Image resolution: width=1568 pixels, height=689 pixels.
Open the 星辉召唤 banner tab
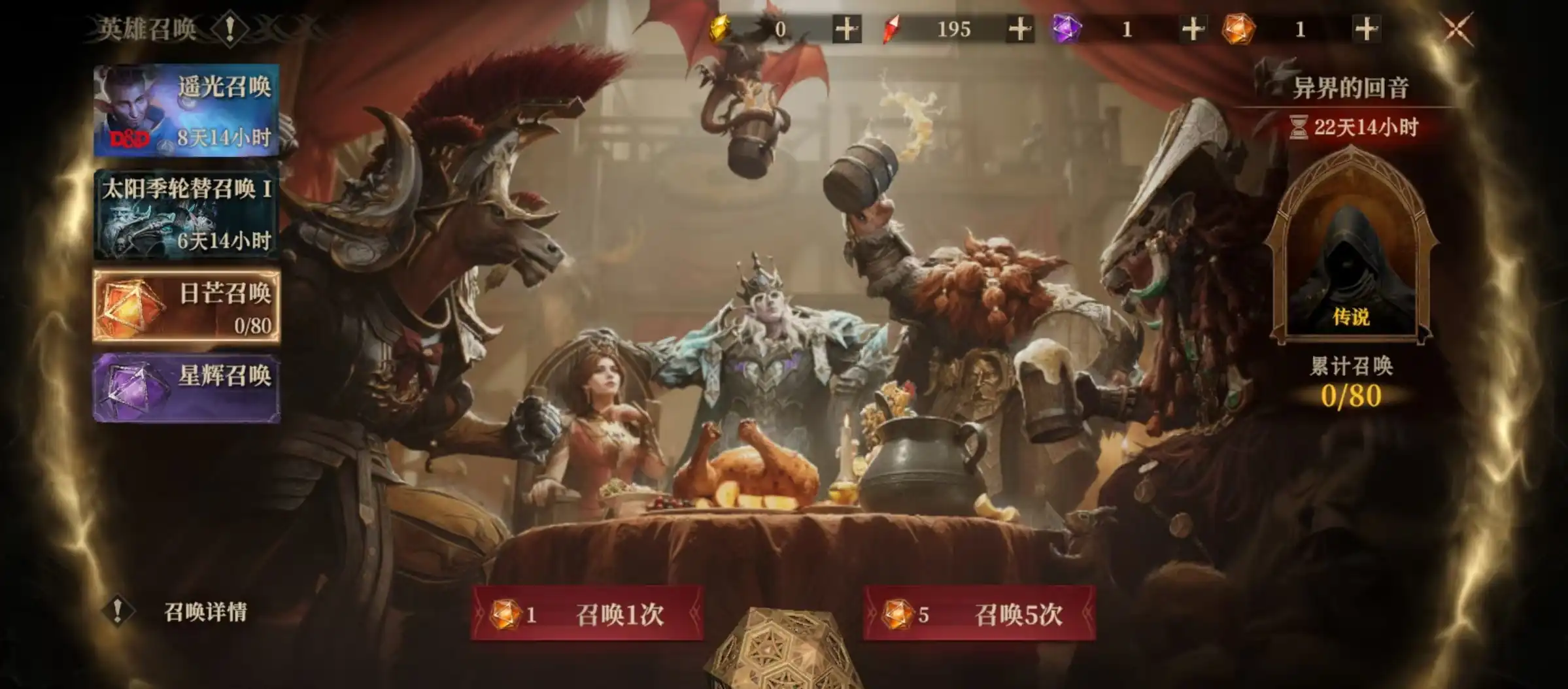[186, 388]
